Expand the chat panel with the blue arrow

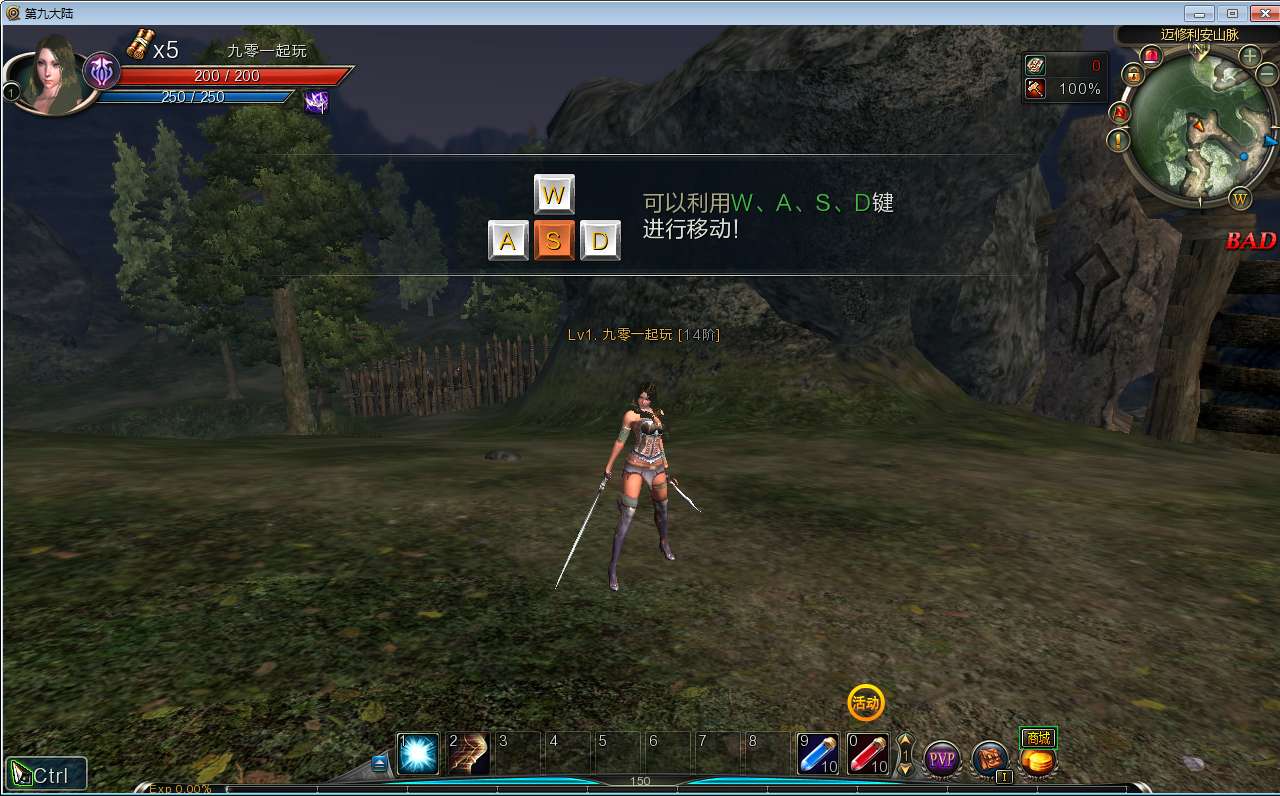coord(379,760)
